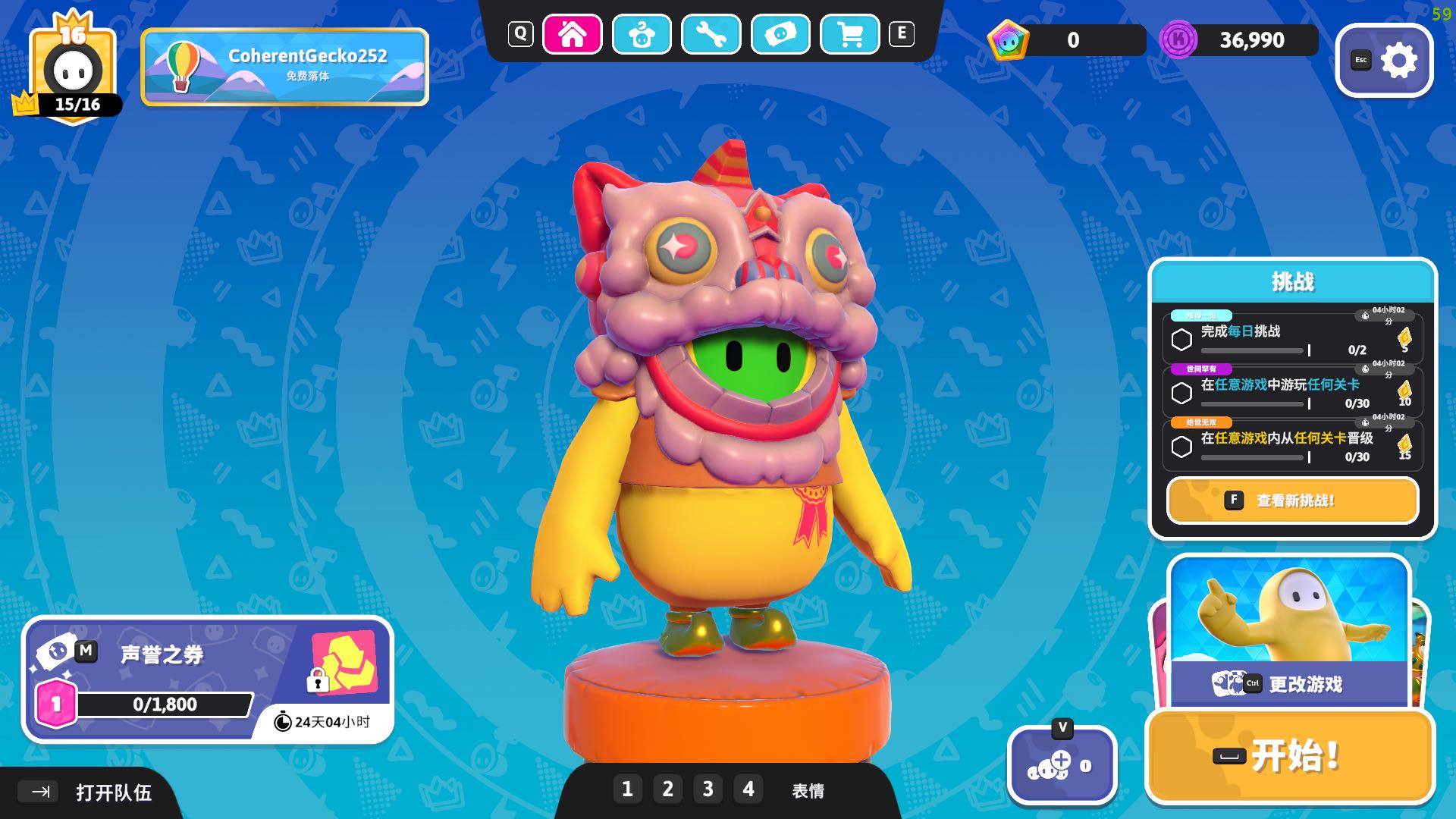1456x819 pixels.
Task: Open the shopping cart store tab
Action: coord(850,34)
